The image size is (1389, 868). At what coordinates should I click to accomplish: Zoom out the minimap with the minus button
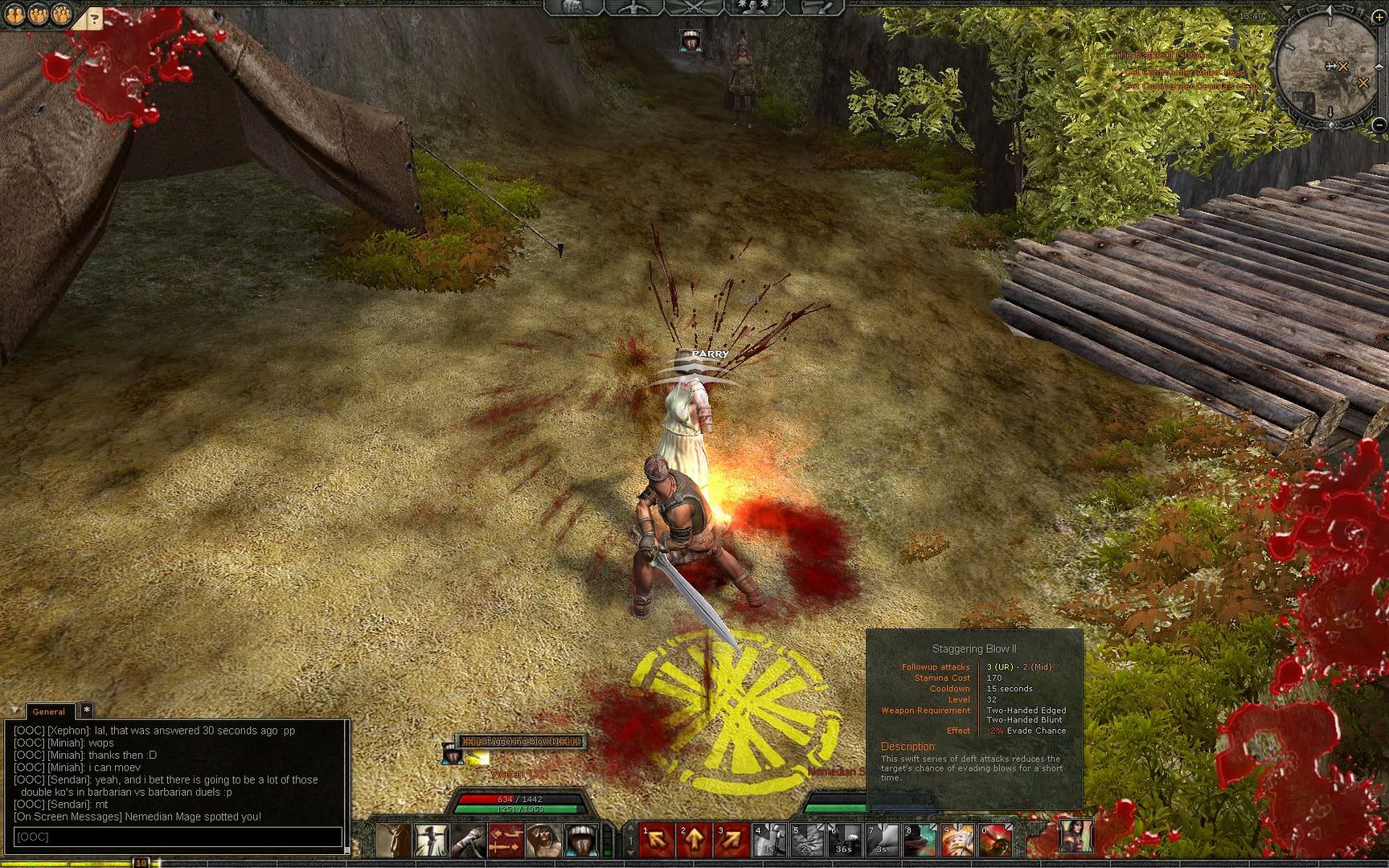(x=1379, y=125)
